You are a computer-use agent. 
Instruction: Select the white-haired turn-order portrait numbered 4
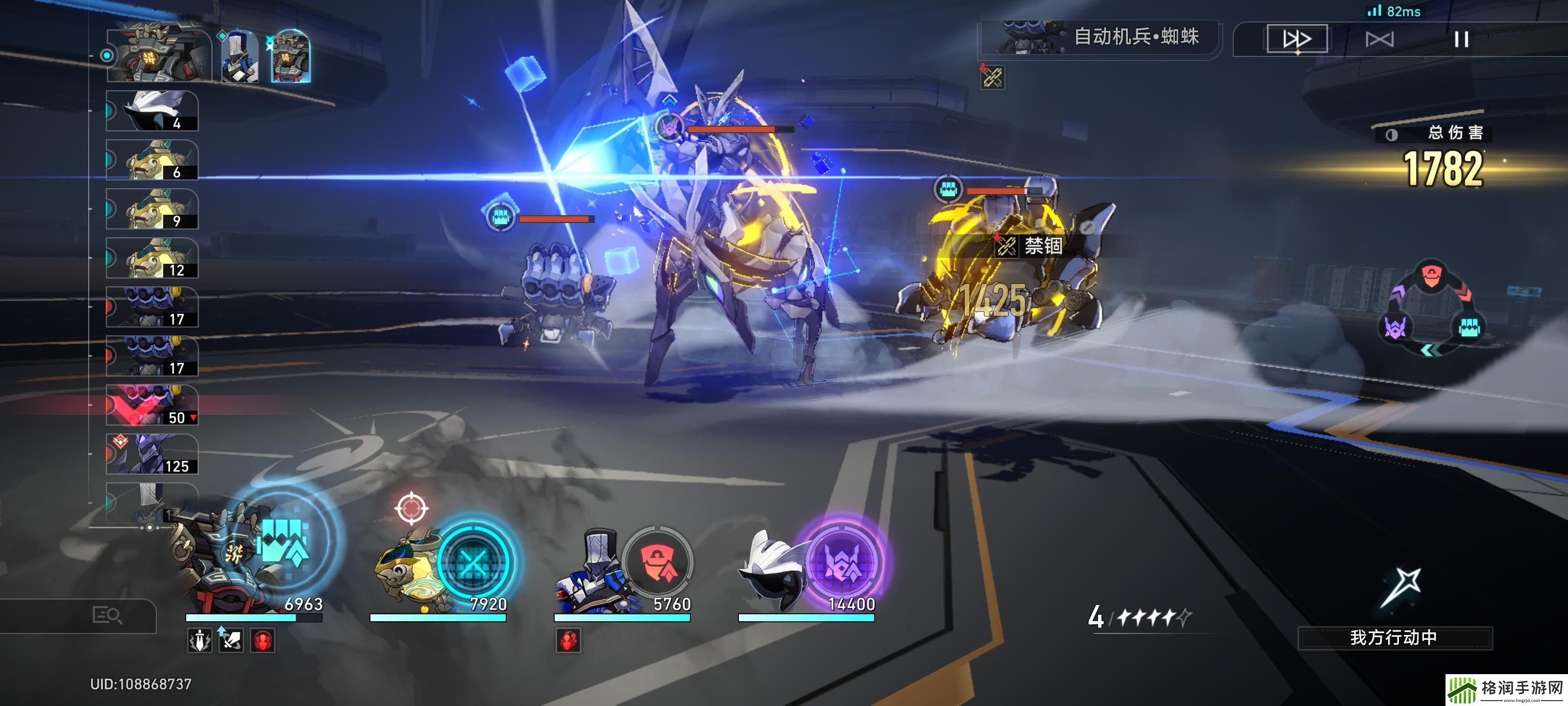[152, 111]
